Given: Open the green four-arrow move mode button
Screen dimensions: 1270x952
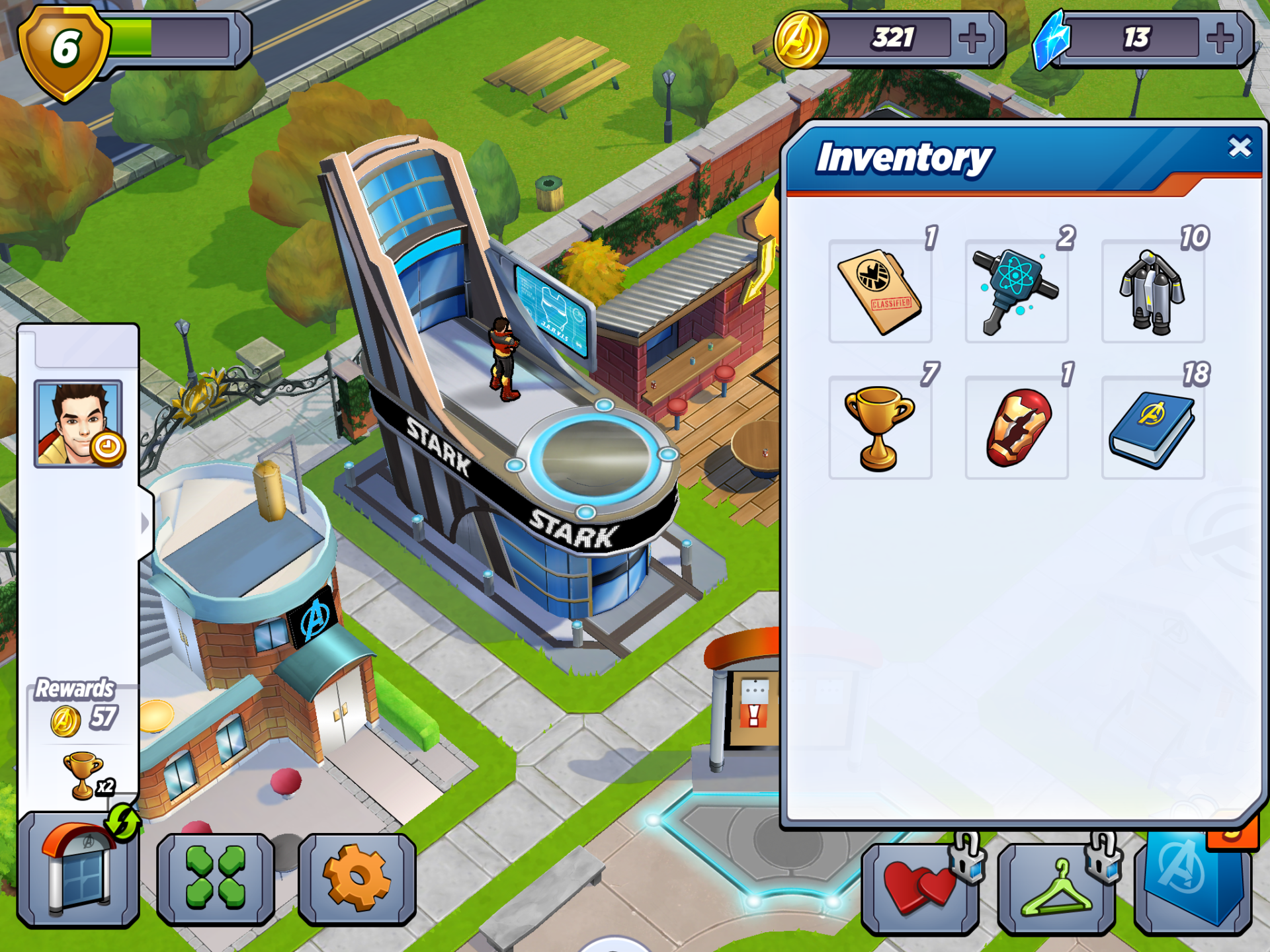Looking at the screenshot, I should (x=215, y=878).
